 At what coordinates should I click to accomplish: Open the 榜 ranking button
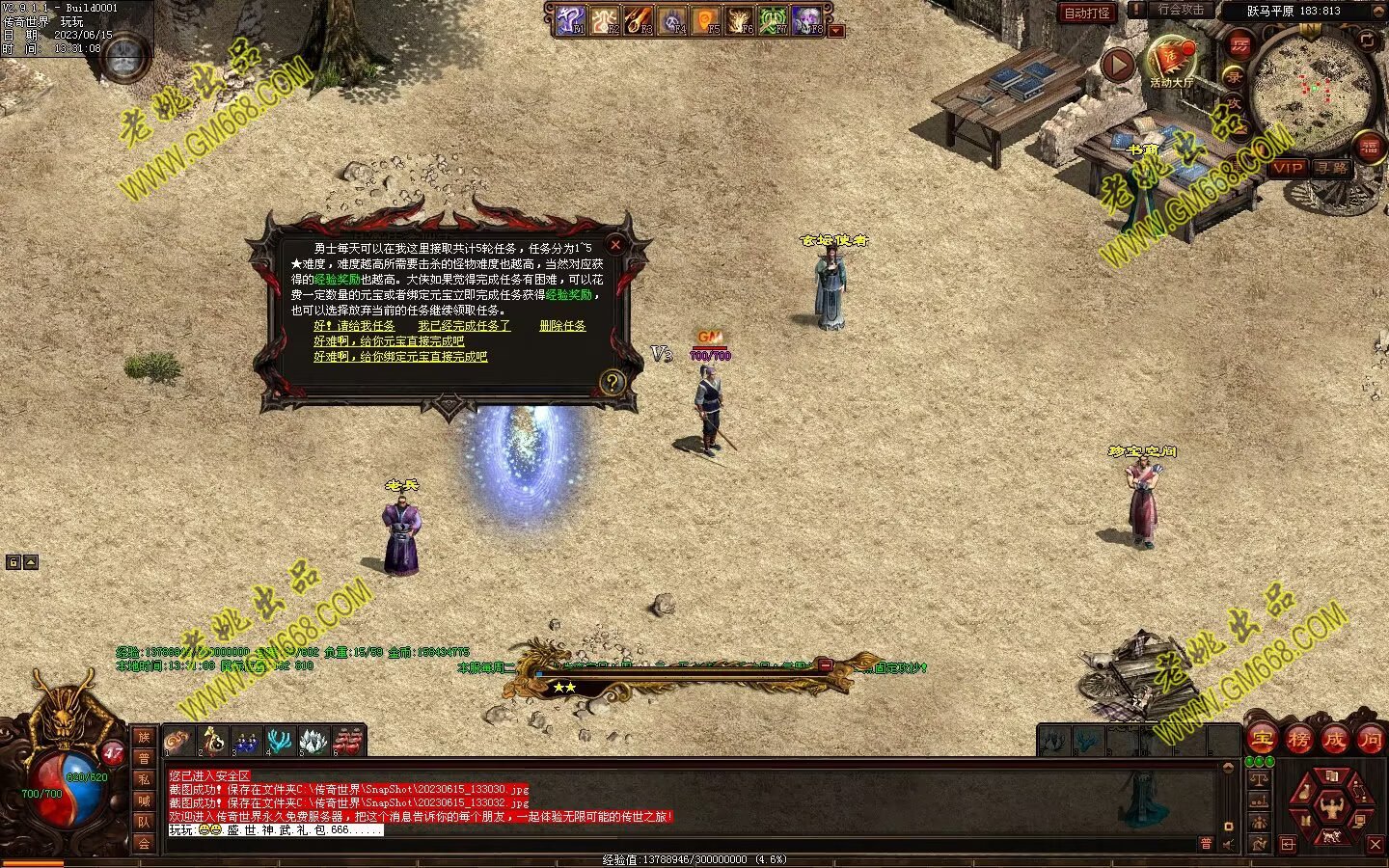[x=1297, y=740]
